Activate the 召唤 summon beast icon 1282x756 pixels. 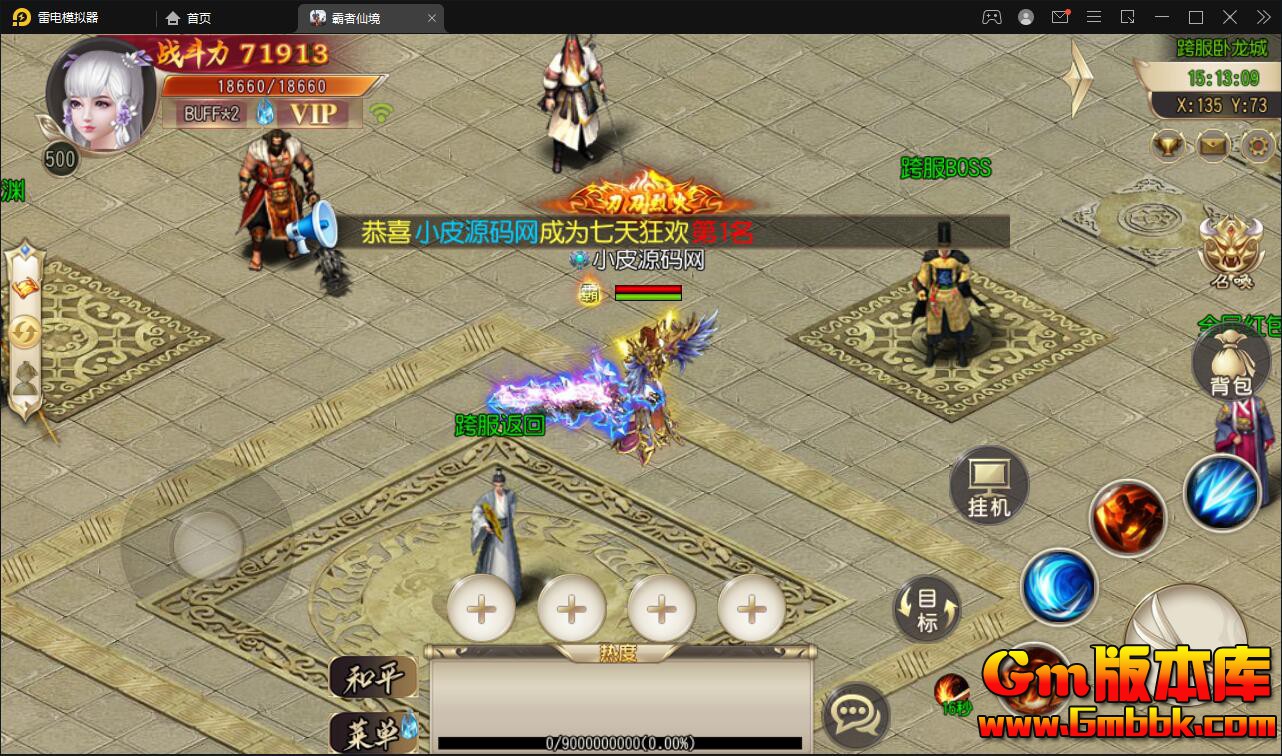1230,252
